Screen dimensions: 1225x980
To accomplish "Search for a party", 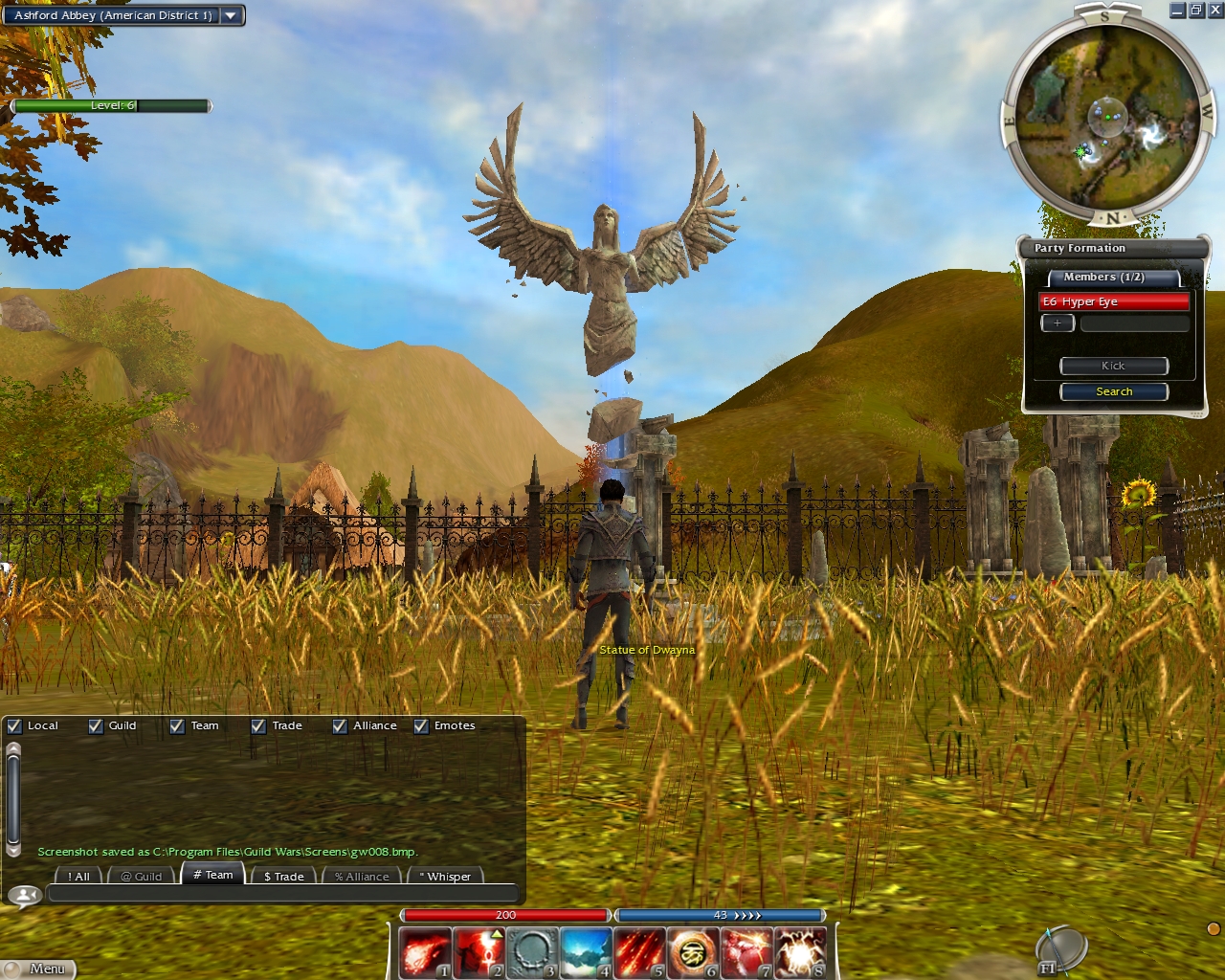I will tap(1114, 391).
